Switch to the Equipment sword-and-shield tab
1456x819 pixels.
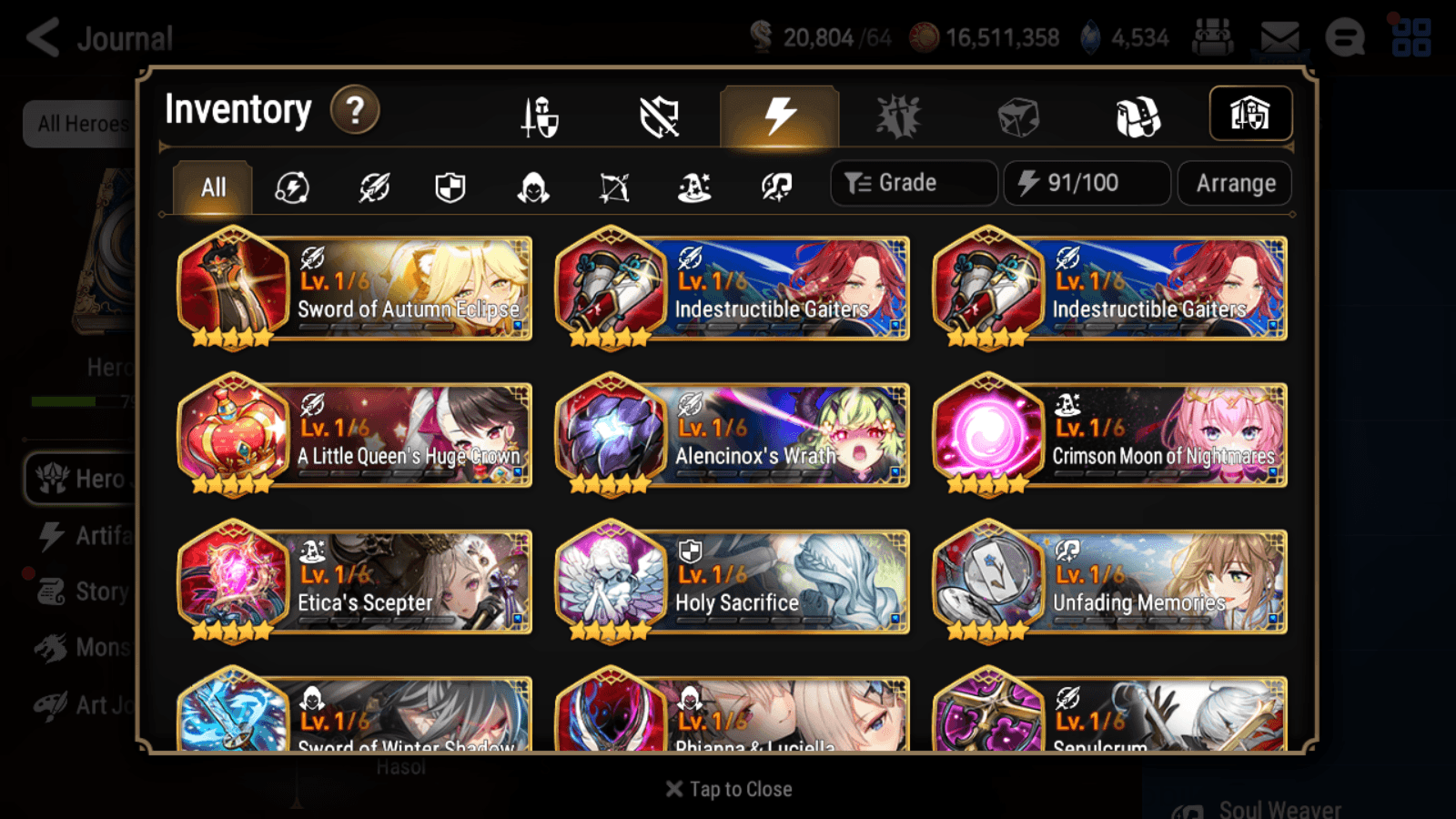541,116
